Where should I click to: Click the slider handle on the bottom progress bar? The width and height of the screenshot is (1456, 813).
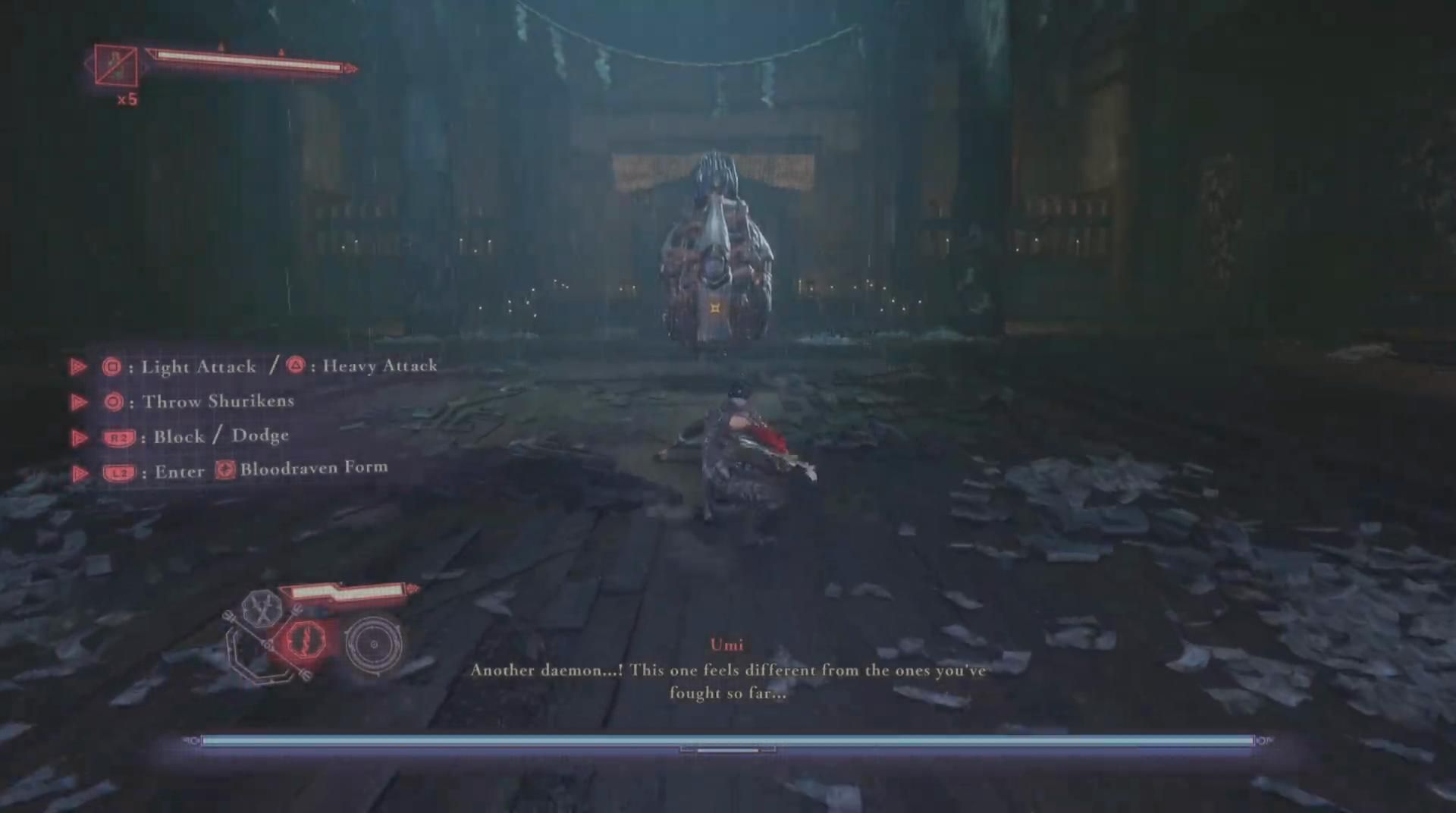pyautogui.click(x=729, y=749)
